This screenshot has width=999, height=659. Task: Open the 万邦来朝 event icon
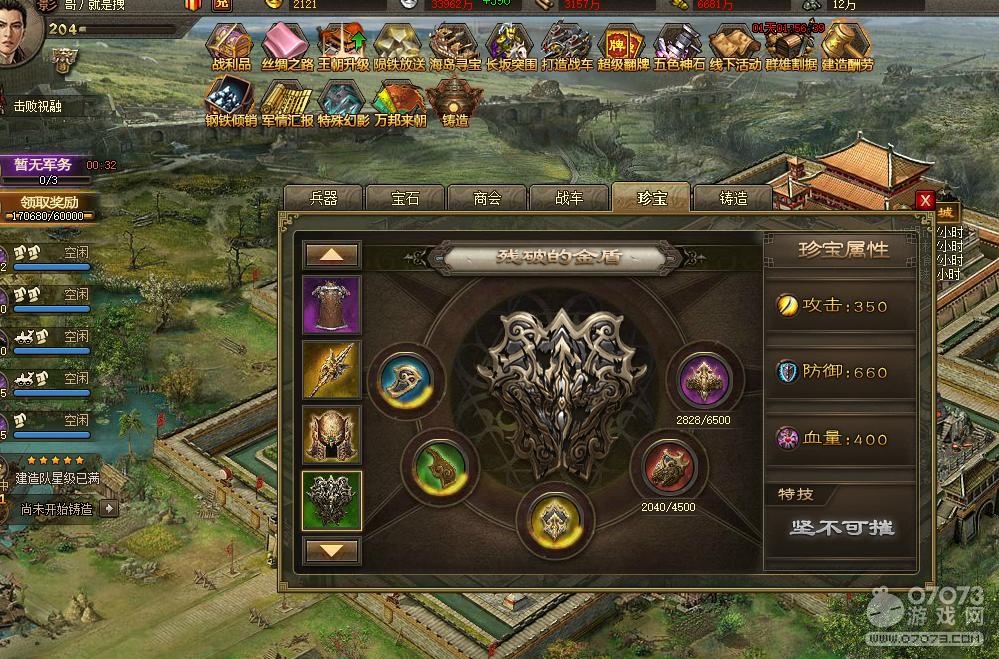tap(399, 102)
